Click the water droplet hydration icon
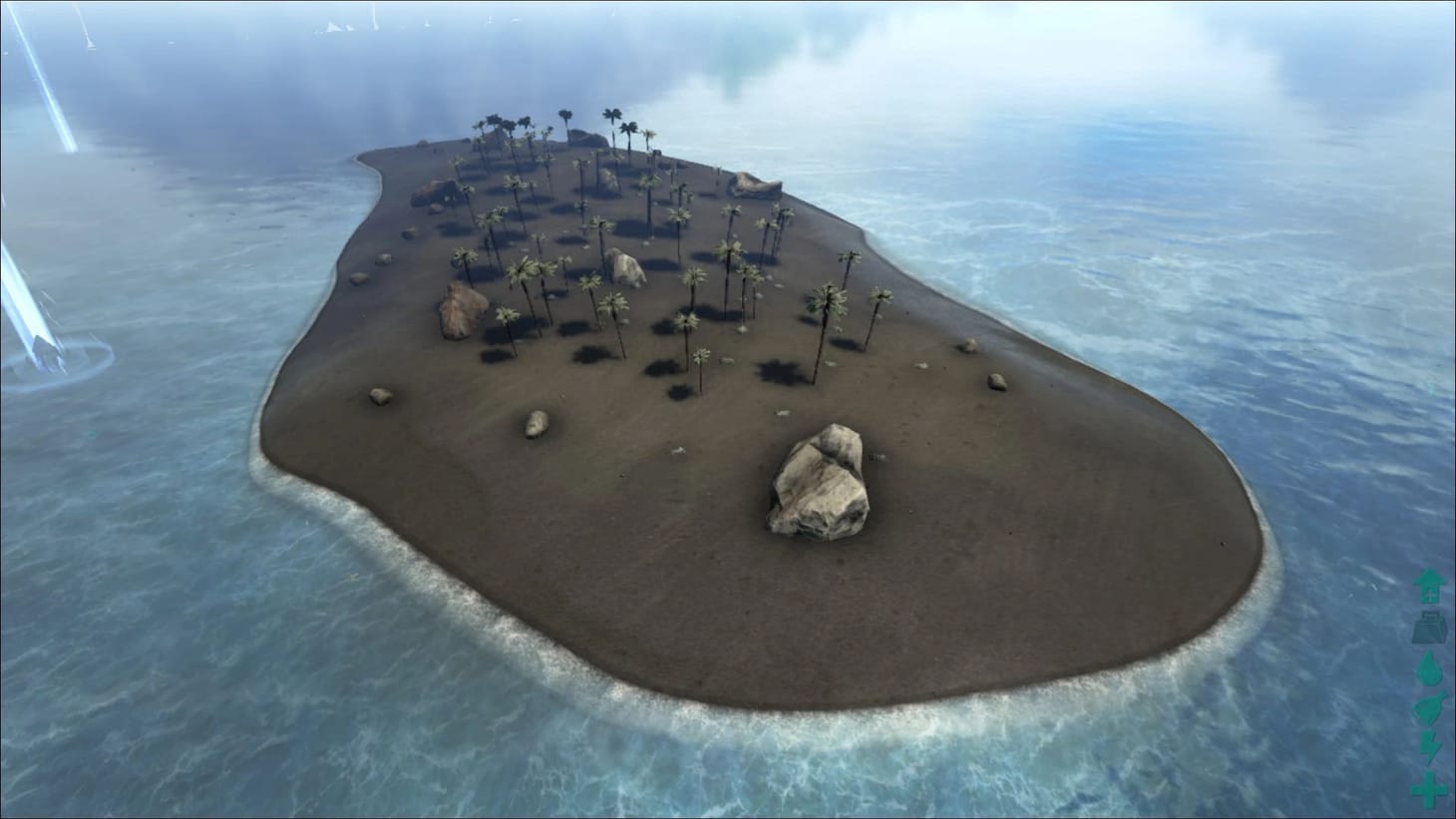Viewport: 1456px width, 819px height. click(x=1430, y=670)
